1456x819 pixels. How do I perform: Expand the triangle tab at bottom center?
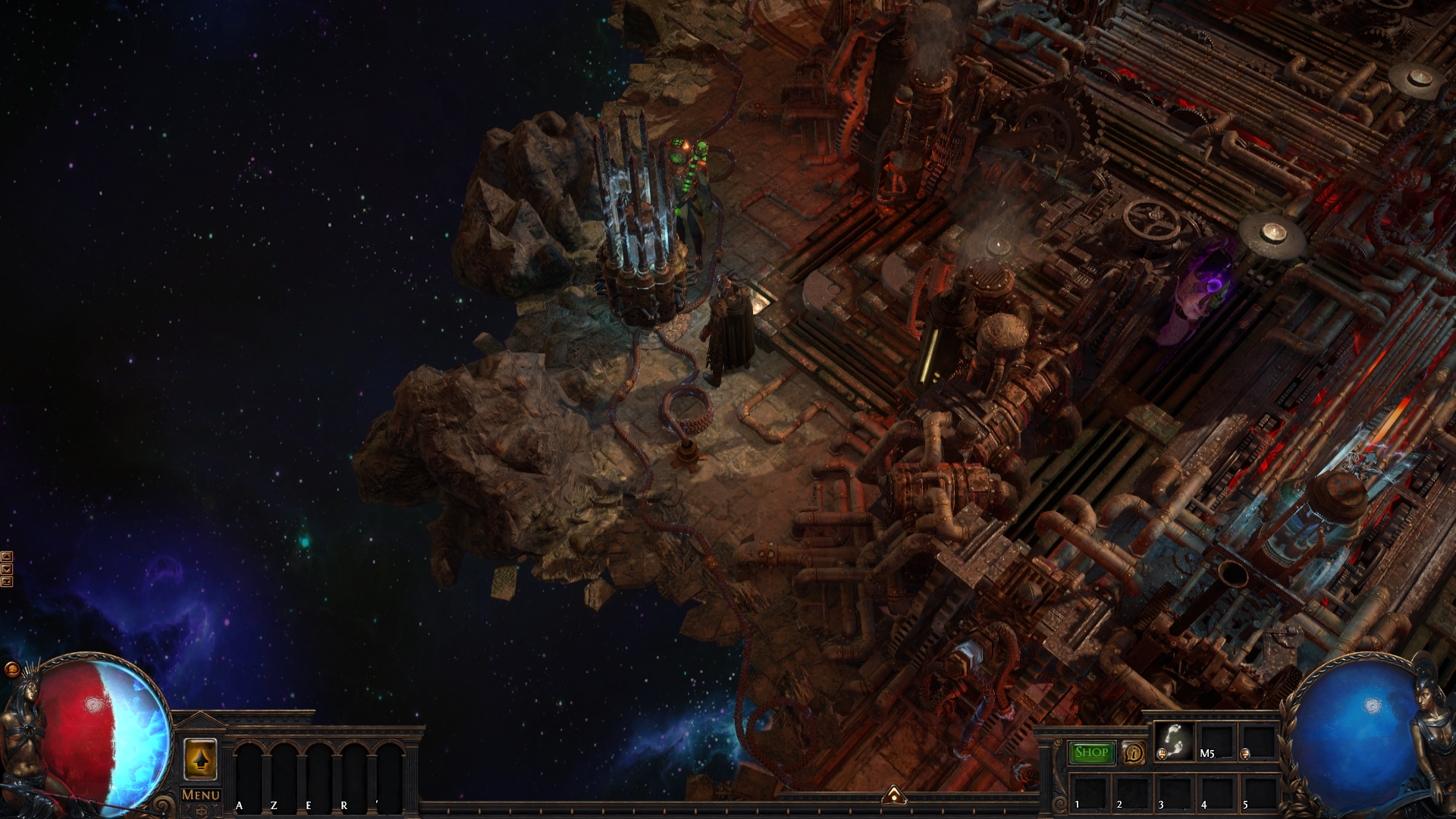895,795
